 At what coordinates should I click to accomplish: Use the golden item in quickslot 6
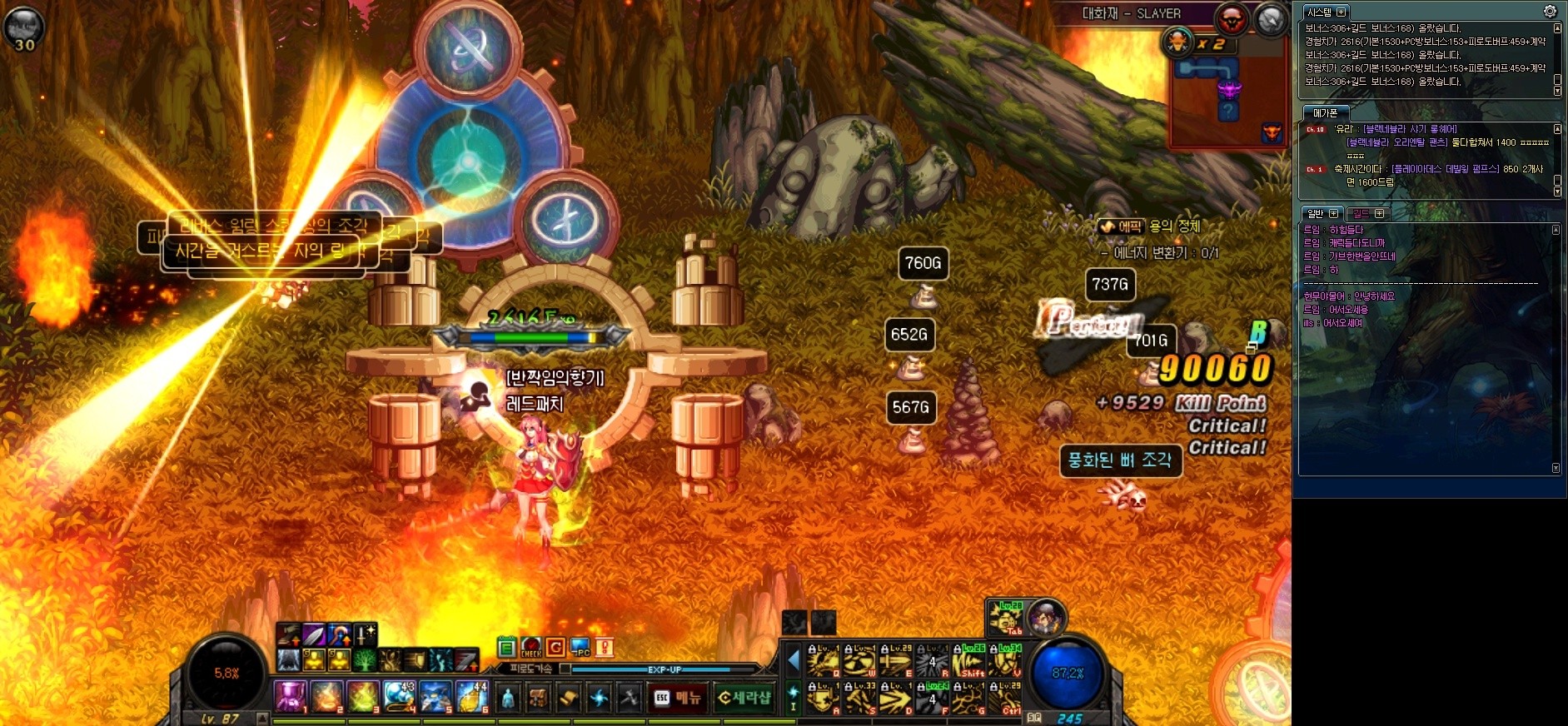472,697
